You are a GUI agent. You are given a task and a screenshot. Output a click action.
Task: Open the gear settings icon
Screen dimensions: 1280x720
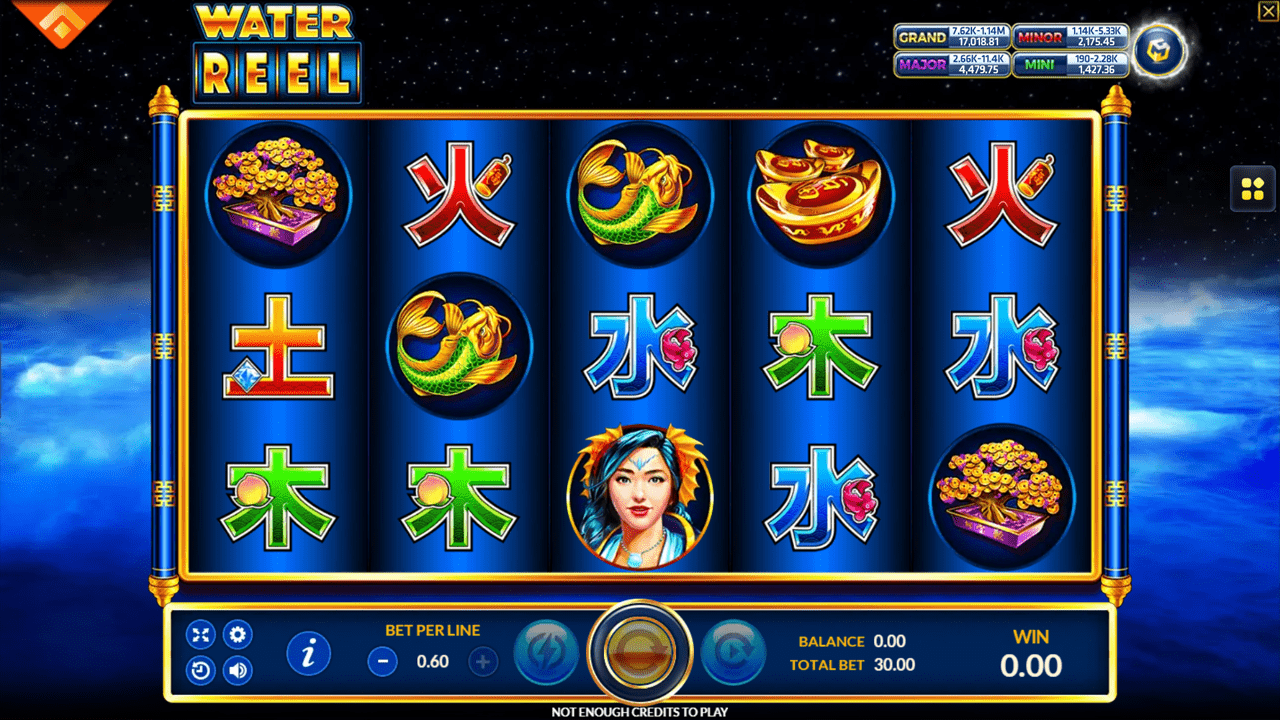(x=237, y=634)
